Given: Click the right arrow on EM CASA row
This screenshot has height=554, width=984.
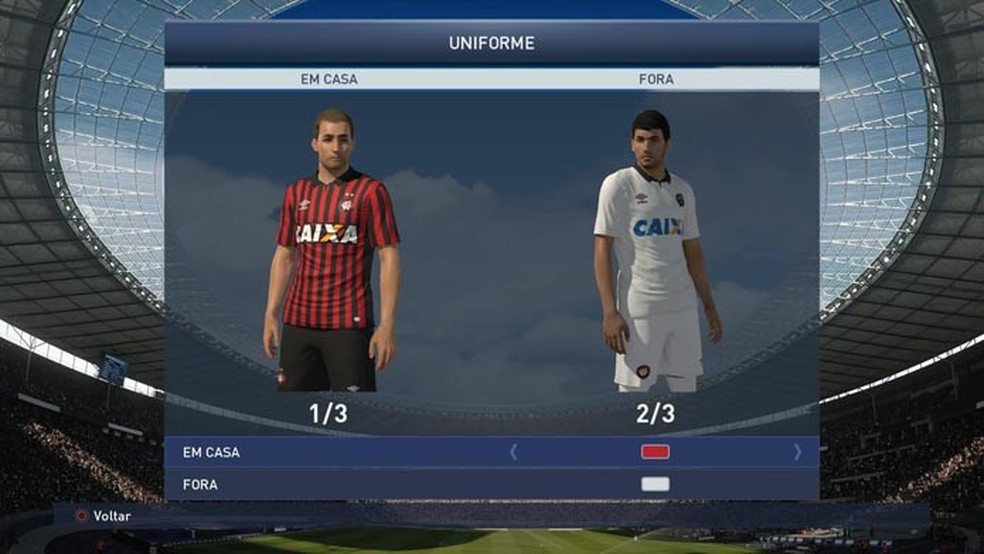Looking at the screenshot, I should 797,452.
